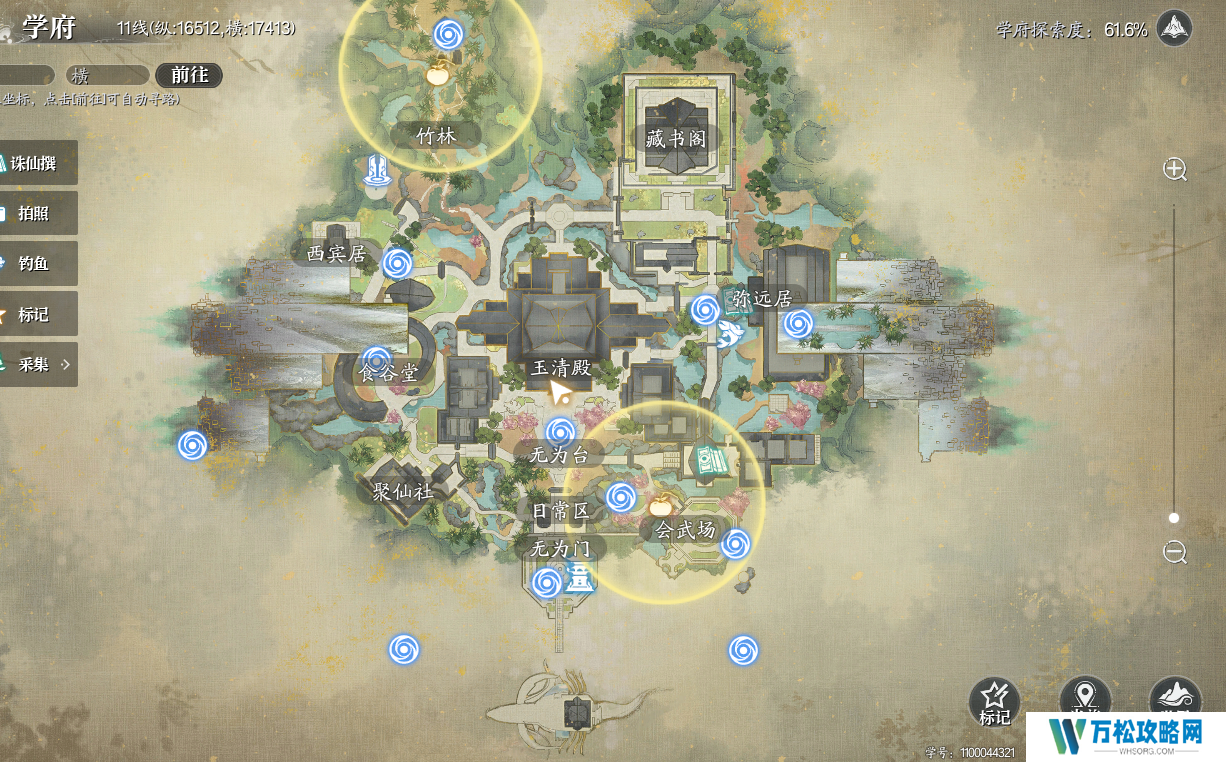
Task: Click the teleport swirl at 无为门
Action: click(546, 582)
